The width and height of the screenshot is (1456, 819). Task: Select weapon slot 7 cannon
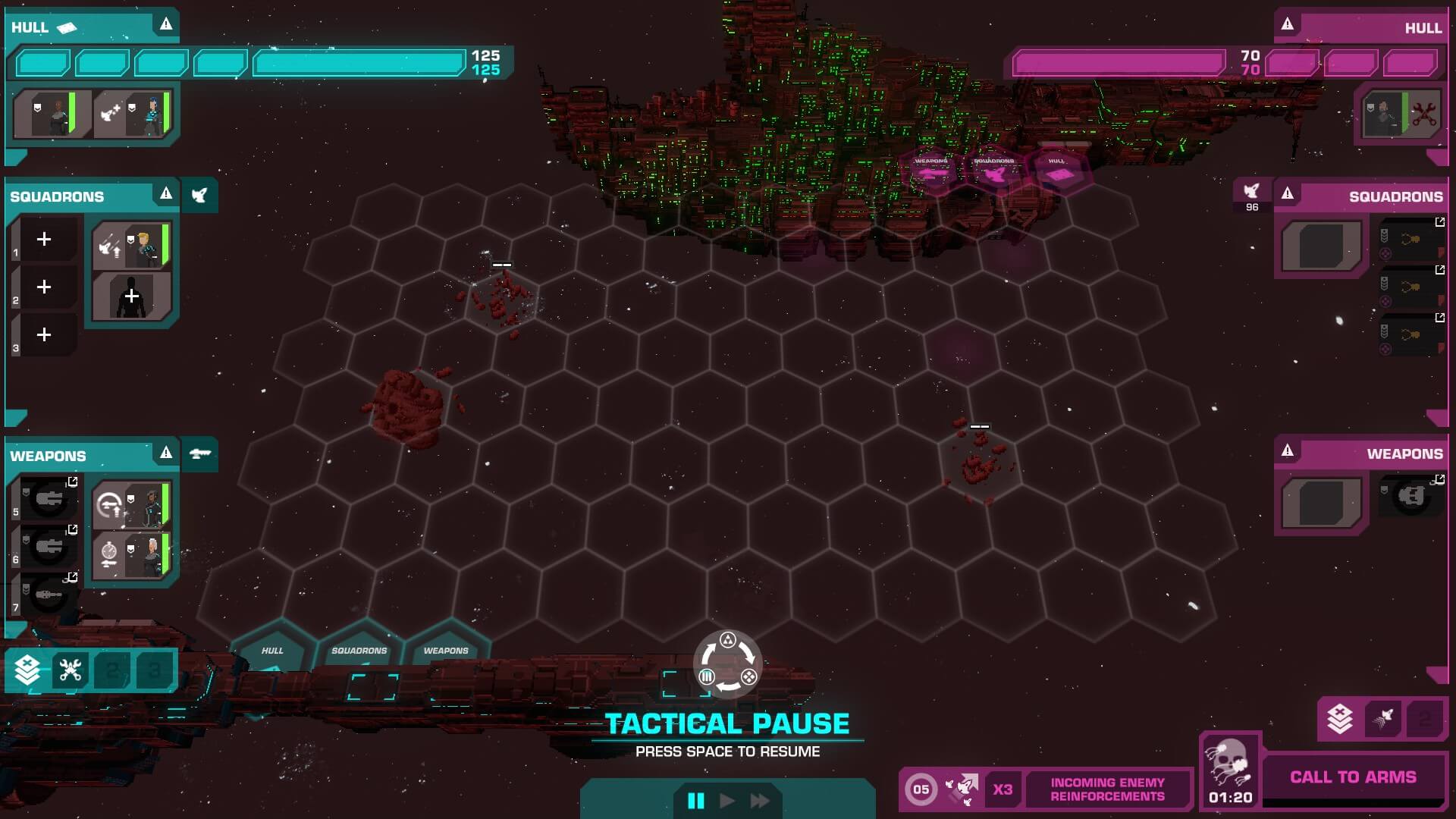click(x=49, y=595)
